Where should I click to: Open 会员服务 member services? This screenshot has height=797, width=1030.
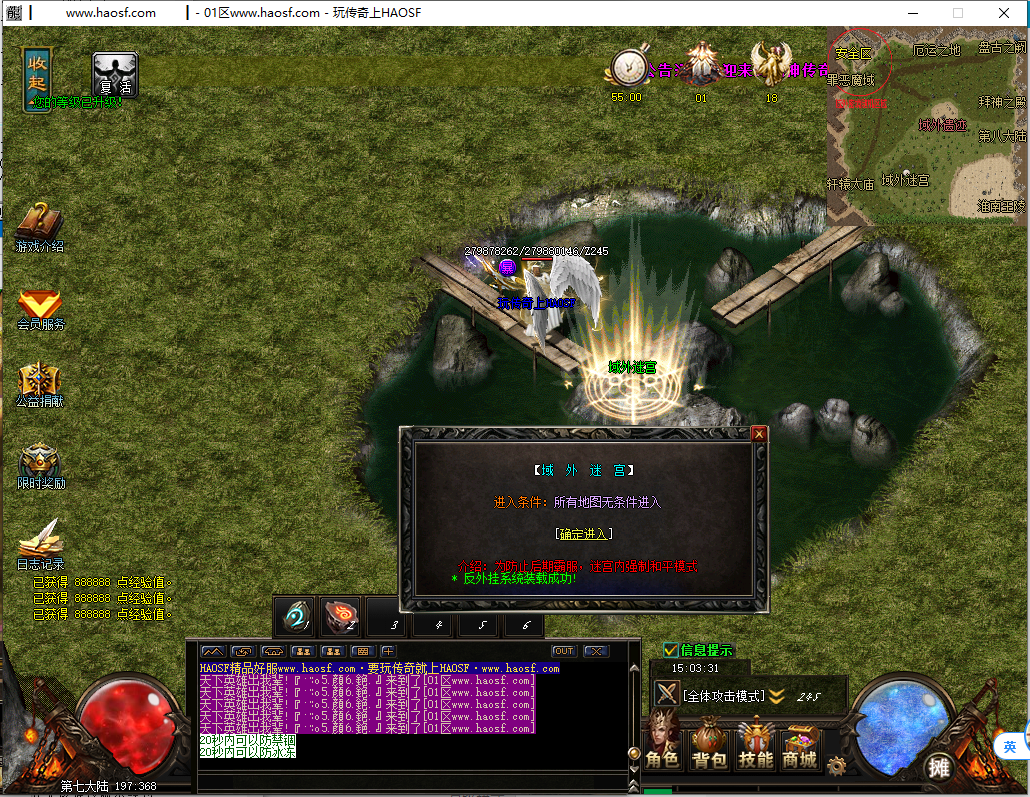point(40,305)
